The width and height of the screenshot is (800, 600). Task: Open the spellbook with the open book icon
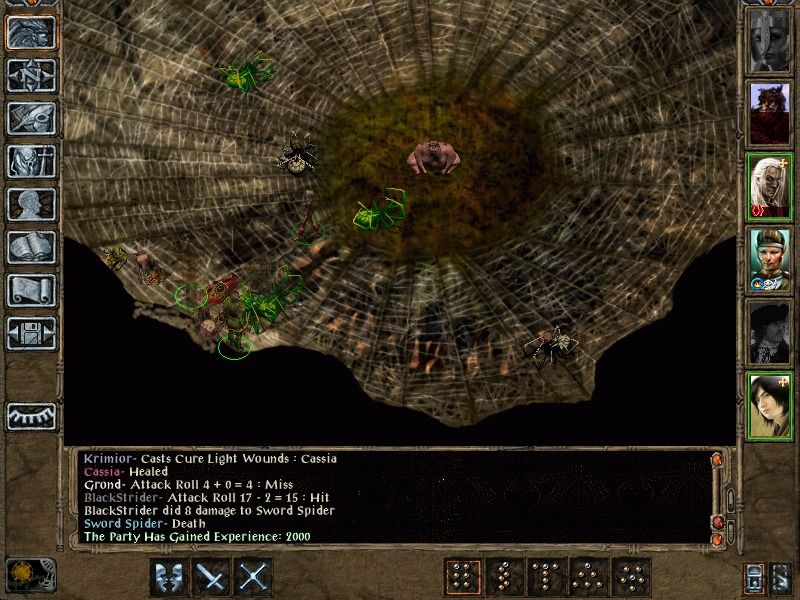click(31, 247)
